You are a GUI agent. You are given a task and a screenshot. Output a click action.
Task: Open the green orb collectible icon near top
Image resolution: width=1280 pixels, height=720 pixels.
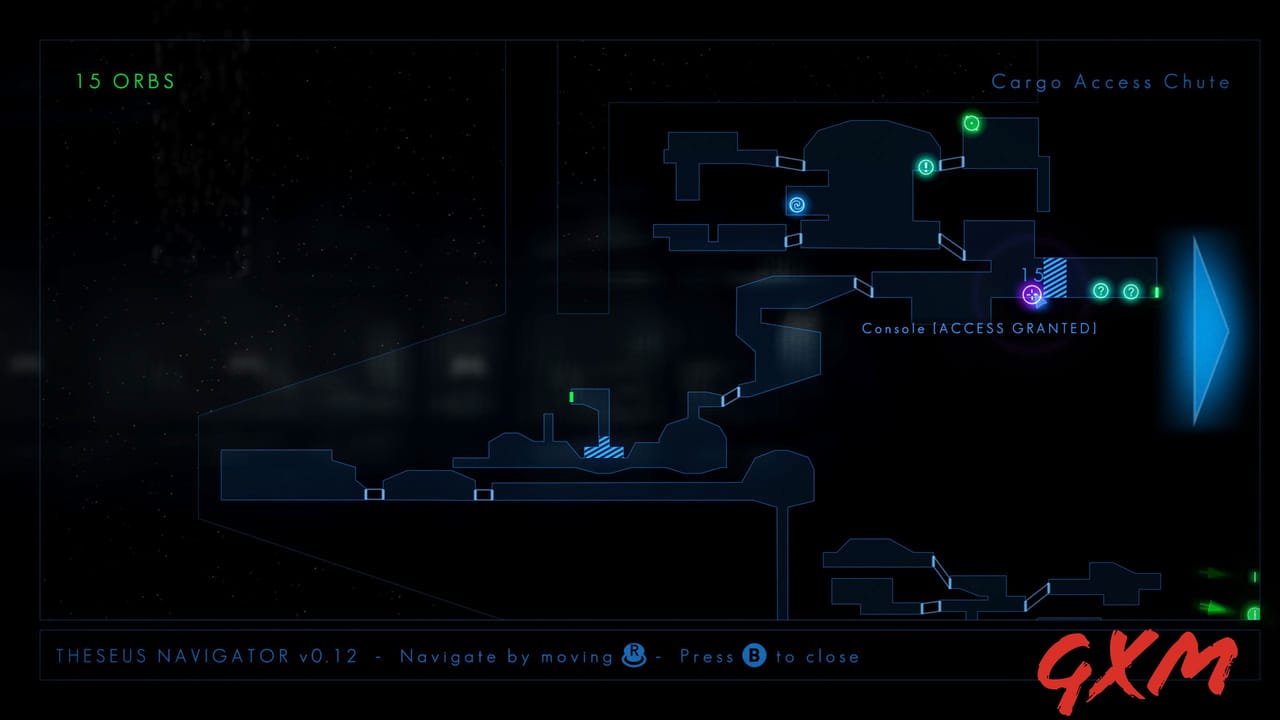coord(971,122)
